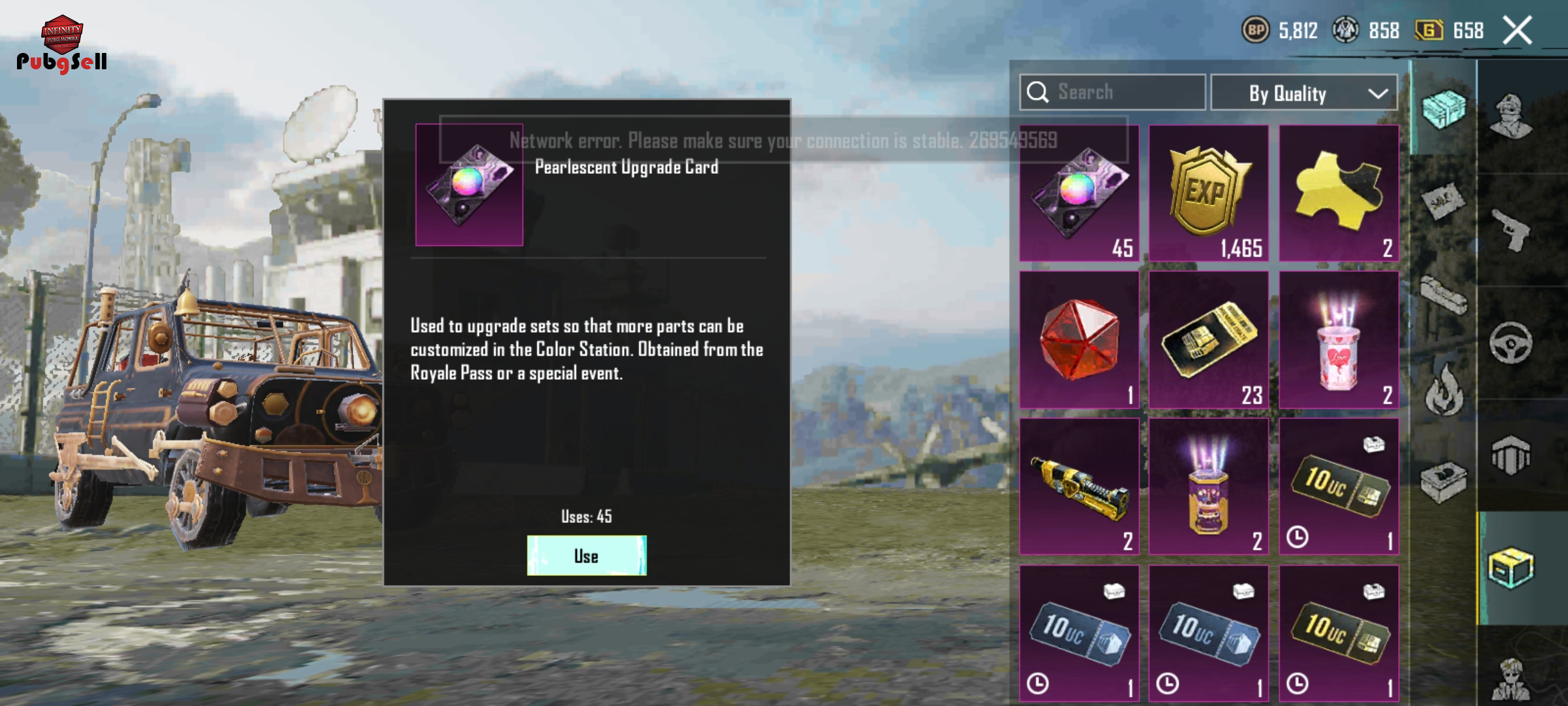Click the inventory Search field
This screenshot has width=1568, height=706.
click(x=1113, y=92)
